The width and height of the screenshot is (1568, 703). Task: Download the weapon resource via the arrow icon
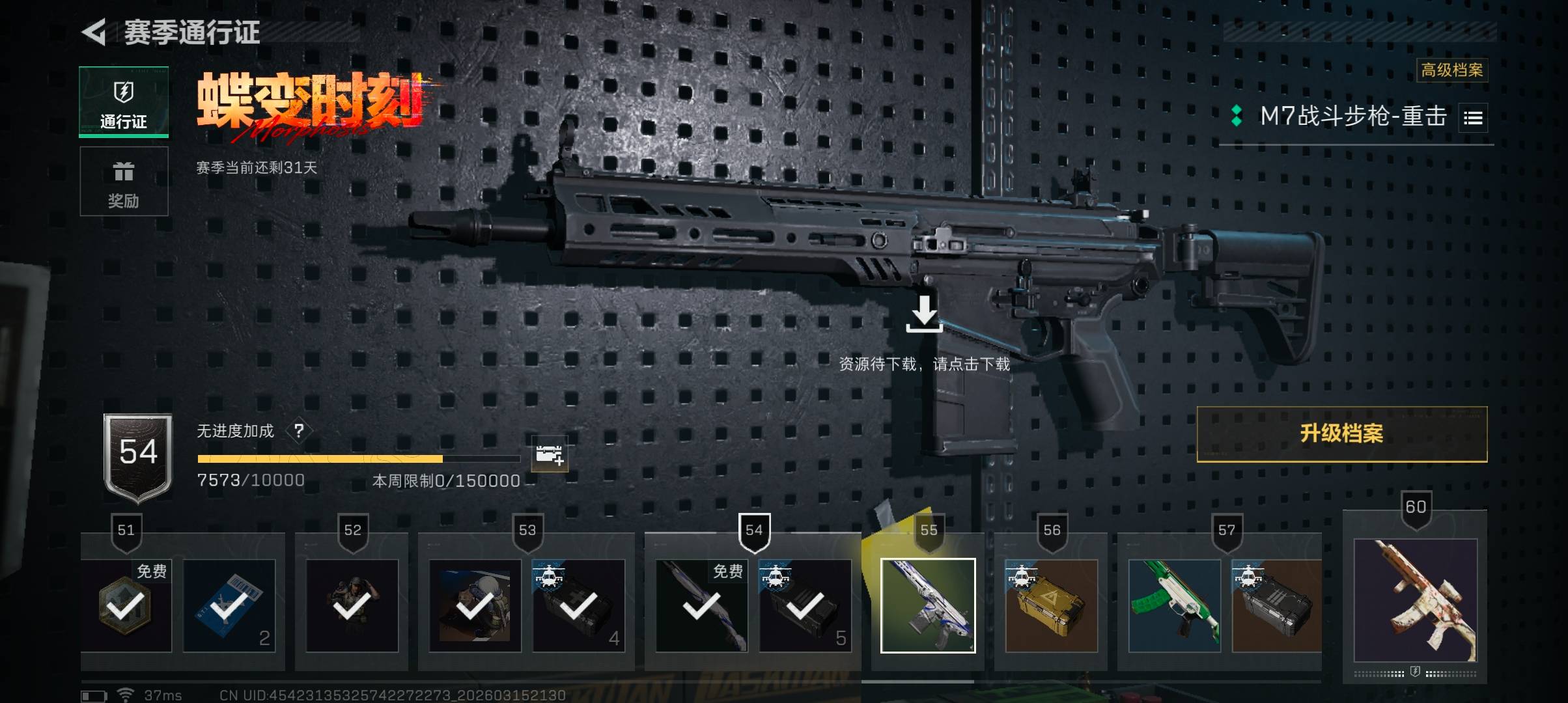[924, 314]
